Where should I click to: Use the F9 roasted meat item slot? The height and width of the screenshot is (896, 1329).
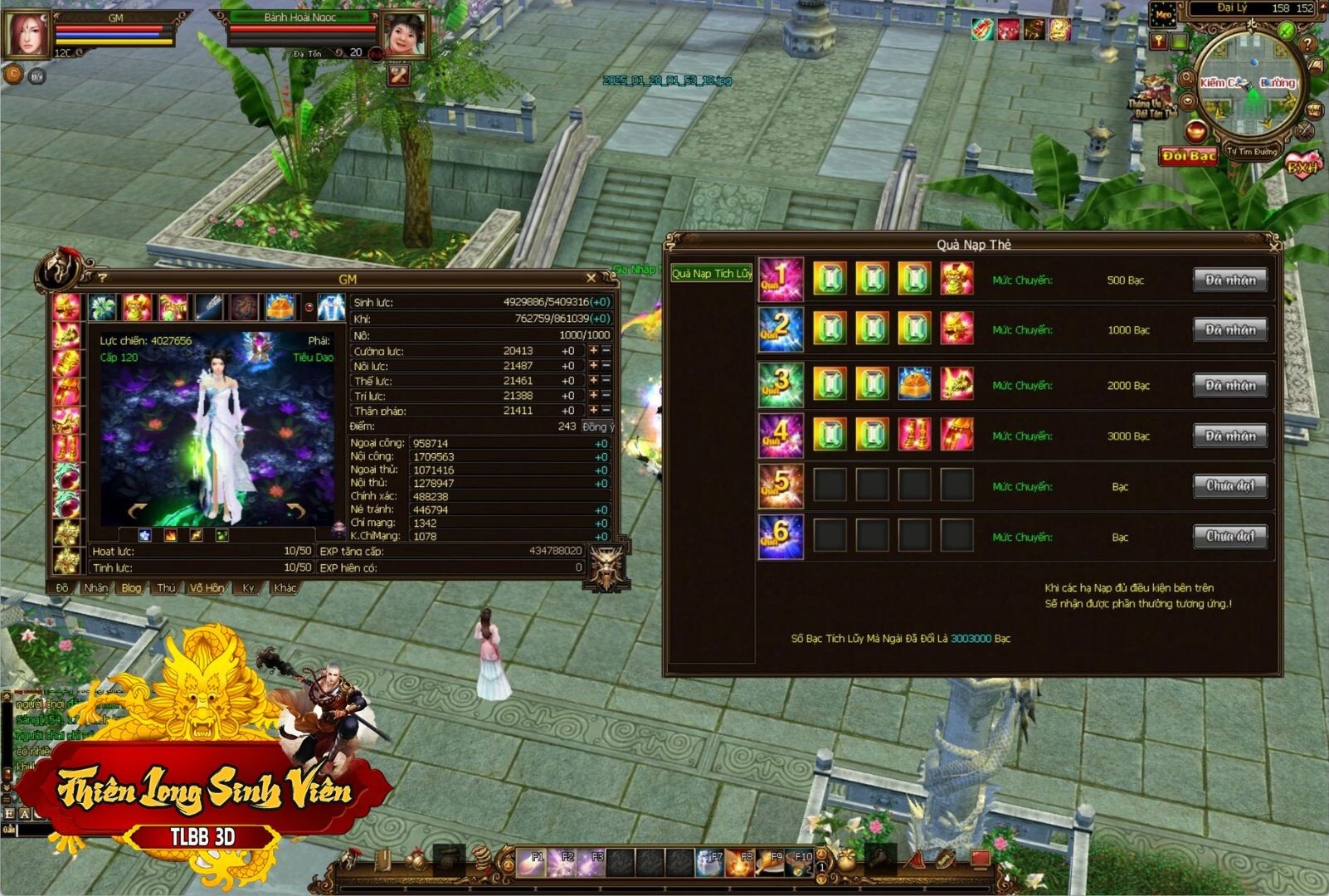772,863
